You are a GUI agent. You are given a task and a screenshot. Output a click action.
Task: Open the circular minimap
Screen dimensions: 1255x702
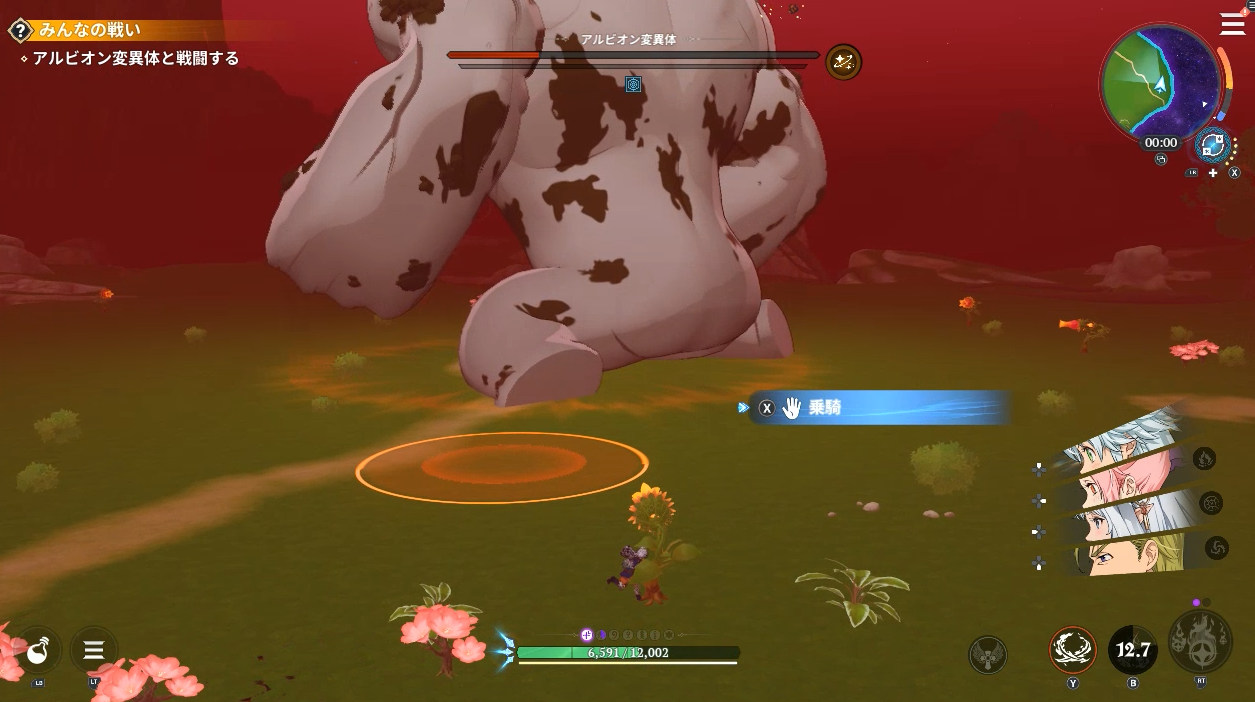1159,82
